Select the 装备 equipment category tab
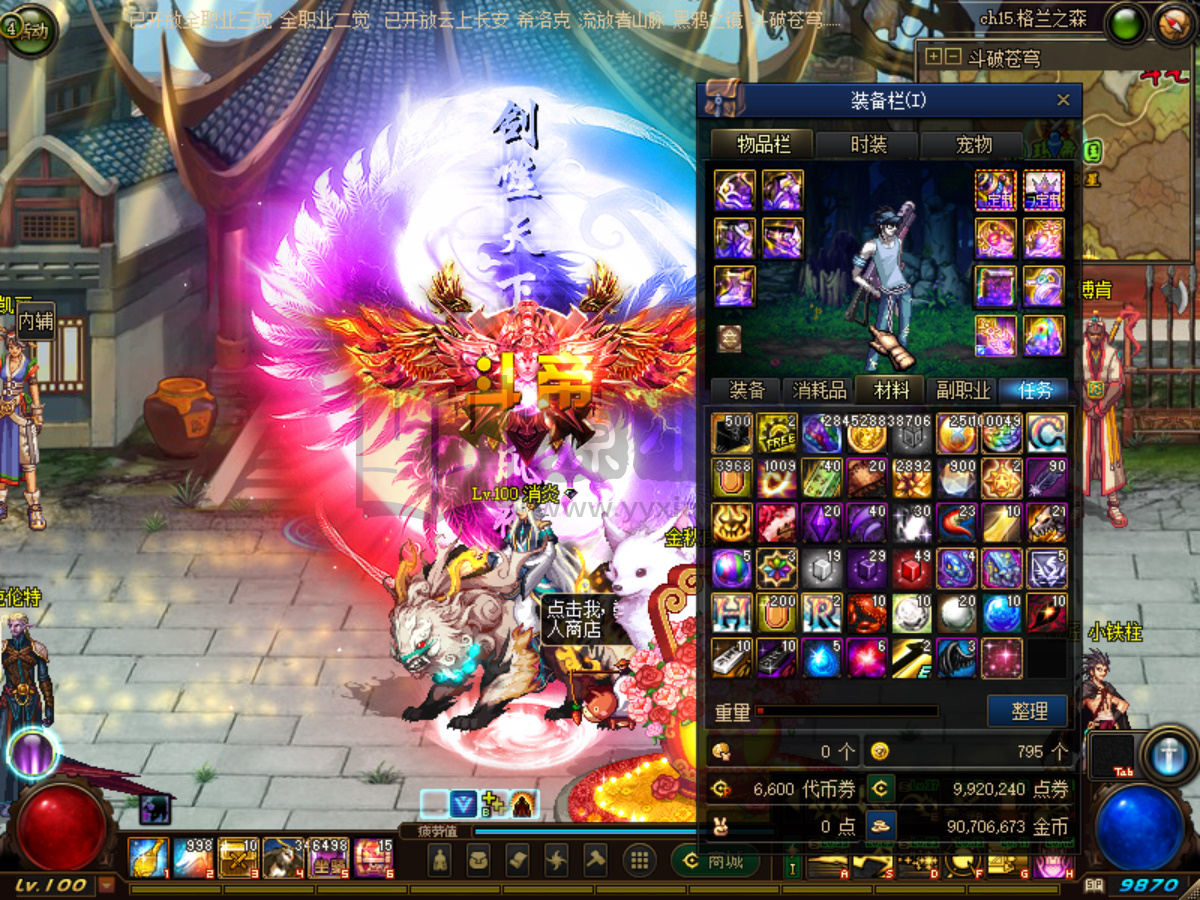1200x900 pixels. click(x=747, y=390)
